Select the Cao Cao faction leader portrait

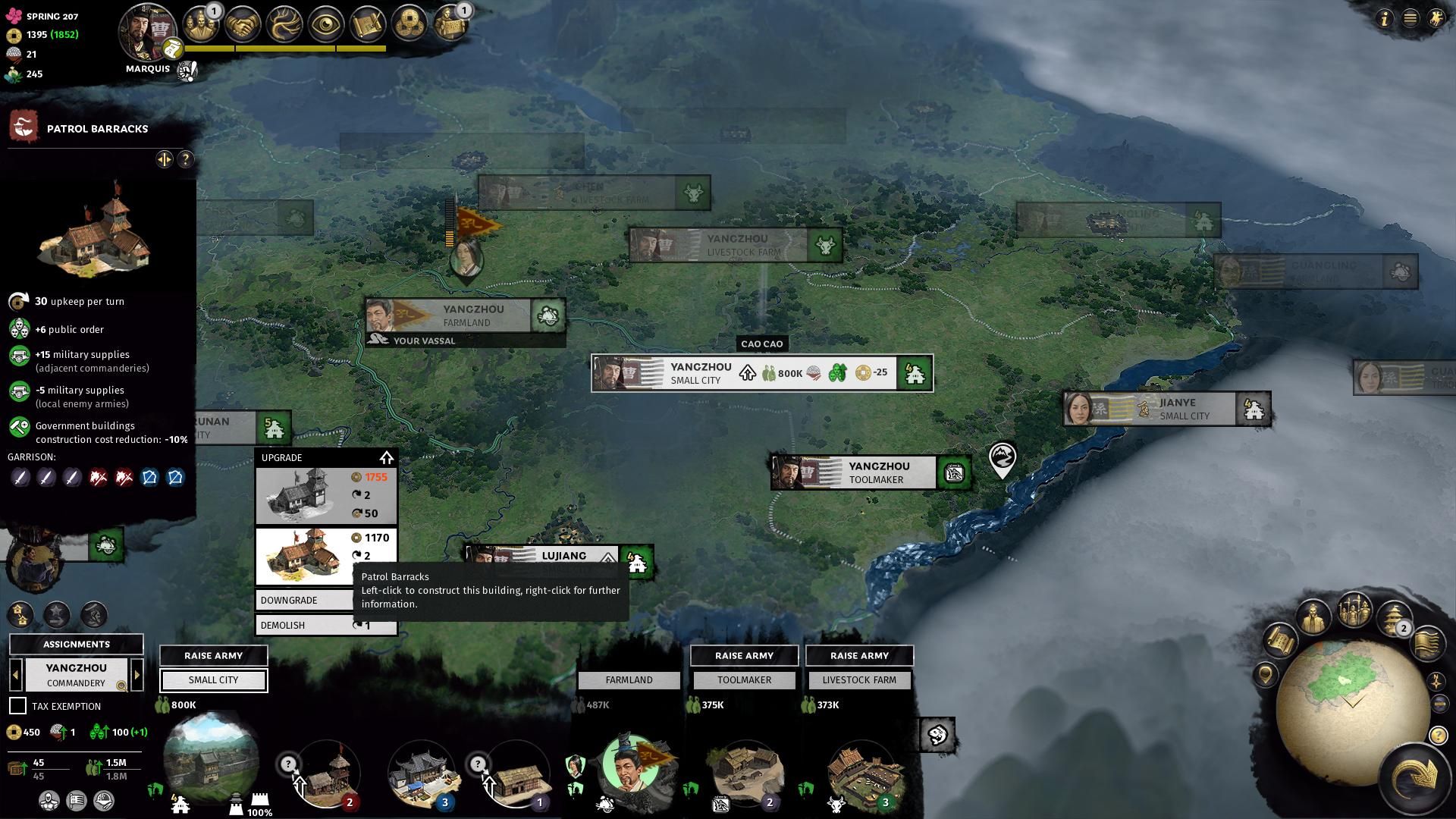point(147,32)
